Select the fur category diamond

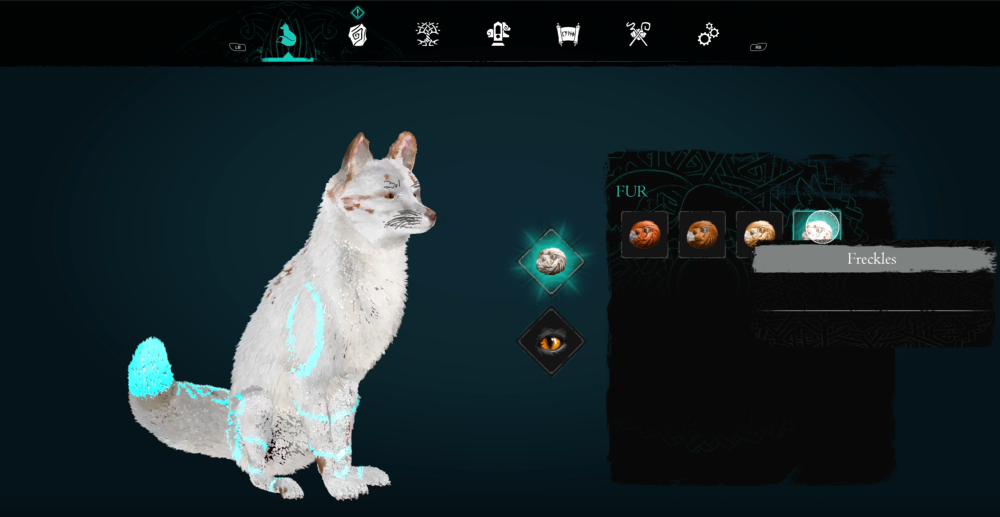pos(551,261)
